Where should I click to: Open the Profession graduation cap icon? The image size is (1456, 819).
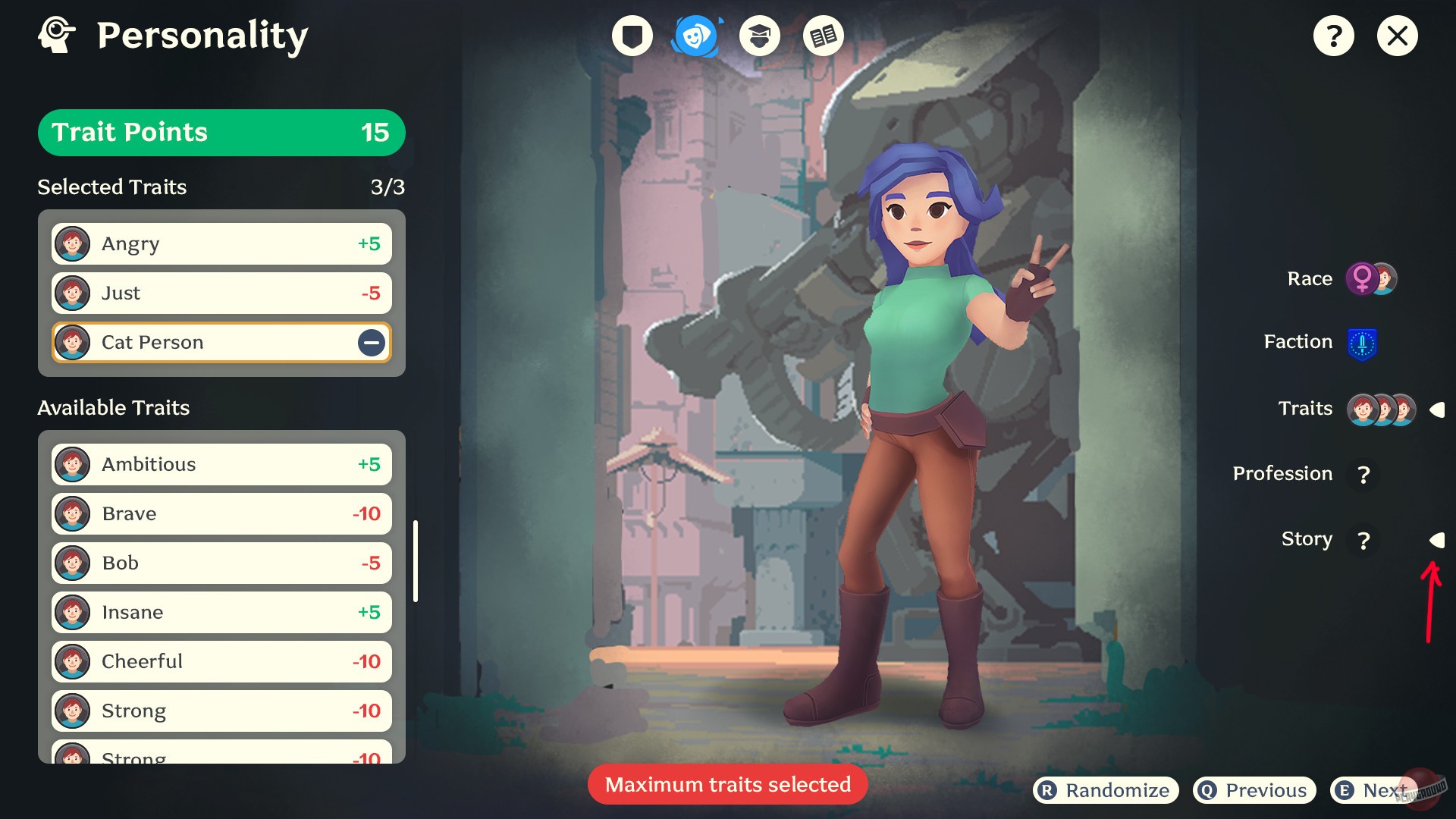(759, 35)
